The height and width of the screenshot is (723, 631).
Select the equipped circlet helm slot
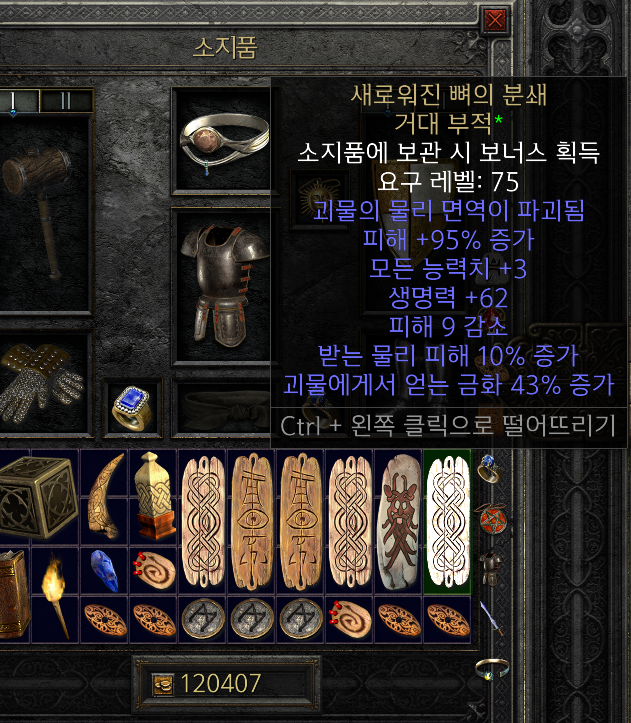click(219, 138)
